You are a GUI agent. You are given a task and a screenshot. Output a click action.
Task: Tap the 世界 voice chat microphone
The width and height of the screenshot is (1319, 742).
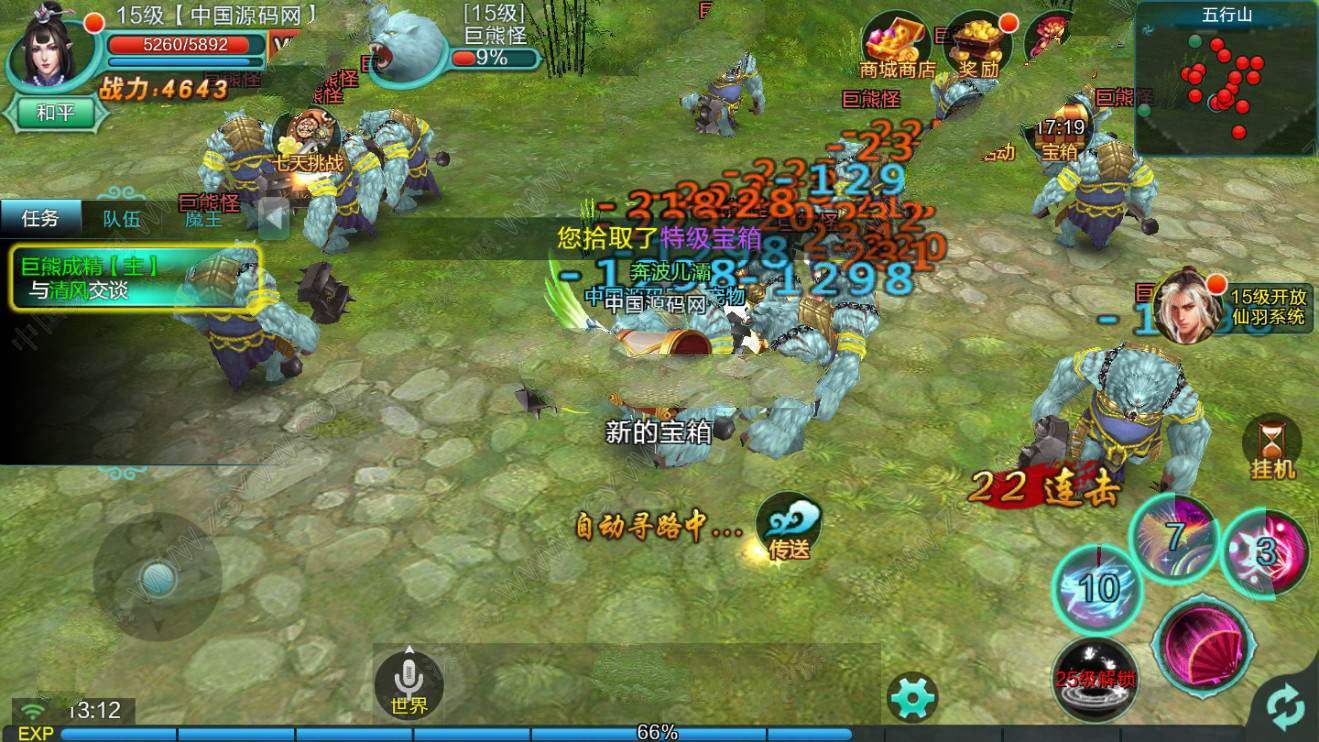tap(408, 683)
